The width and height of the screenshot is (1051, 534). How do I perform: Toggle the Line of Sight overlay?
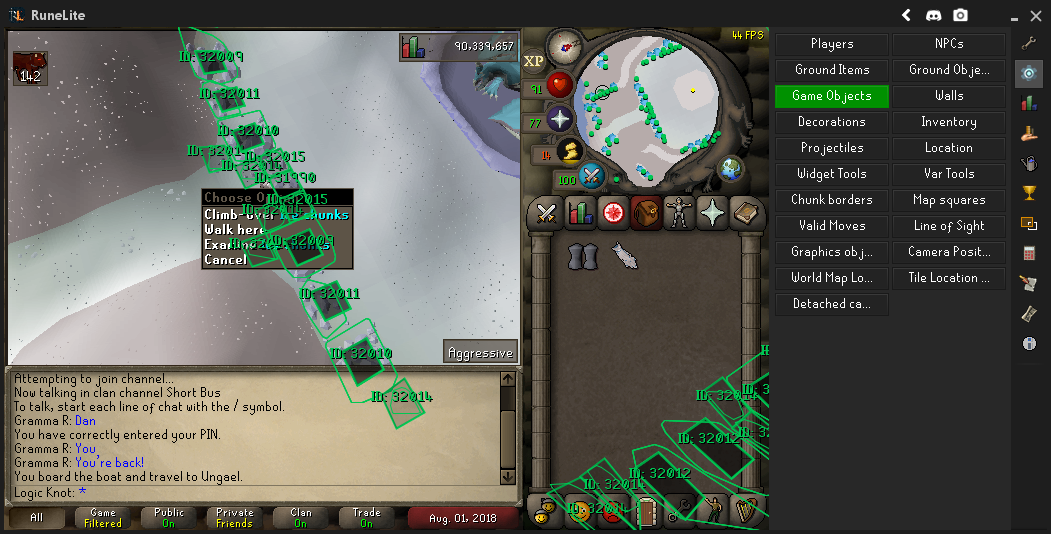pyautogui.click(x=948, y=226)
